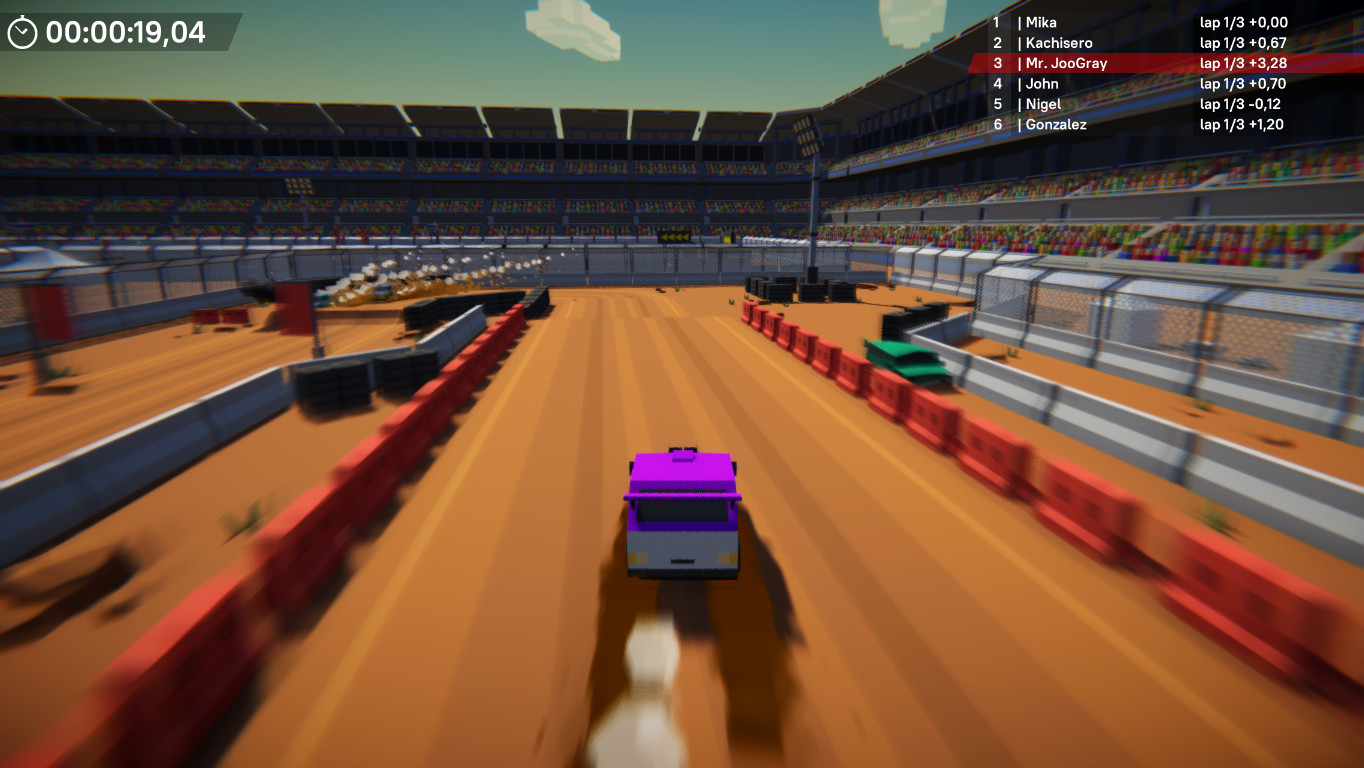
Task: Select Nigel in the leaderboard
Action: click(1044, 104)
